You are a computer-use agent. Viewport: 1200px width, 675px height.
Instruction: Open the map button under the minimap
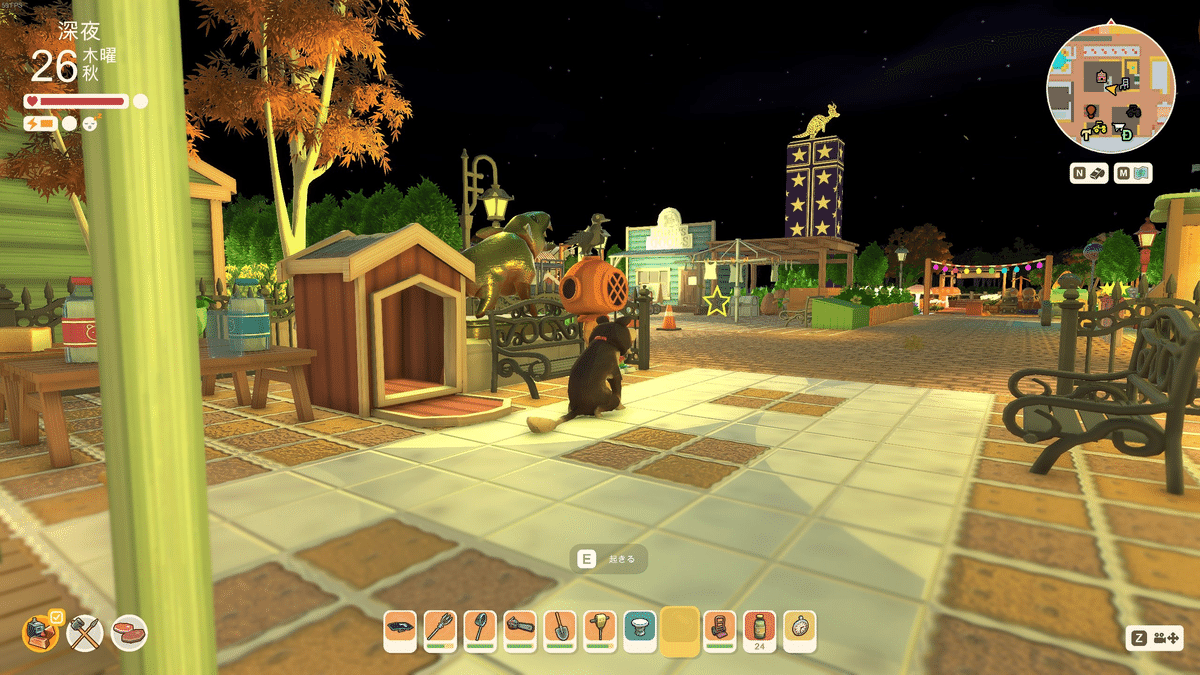click(x=1134, y=173)
